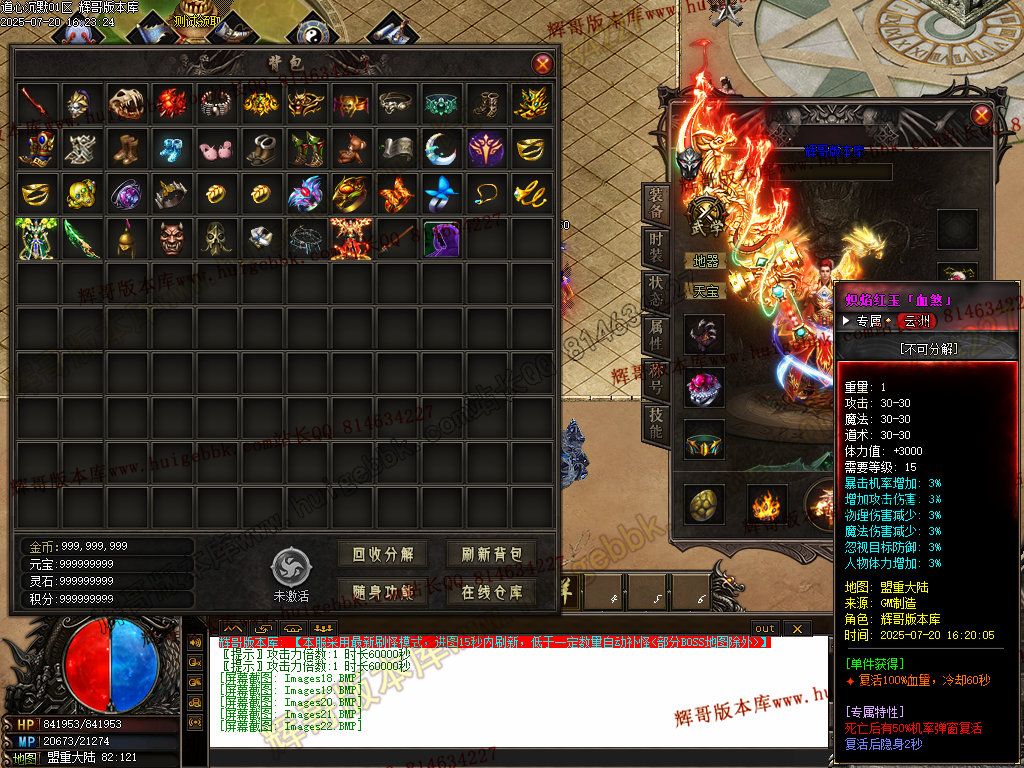This screenshot has width=1024, height=768.
Task: Activate the 未激活 swirl emblem
Action: coord(291,567)
